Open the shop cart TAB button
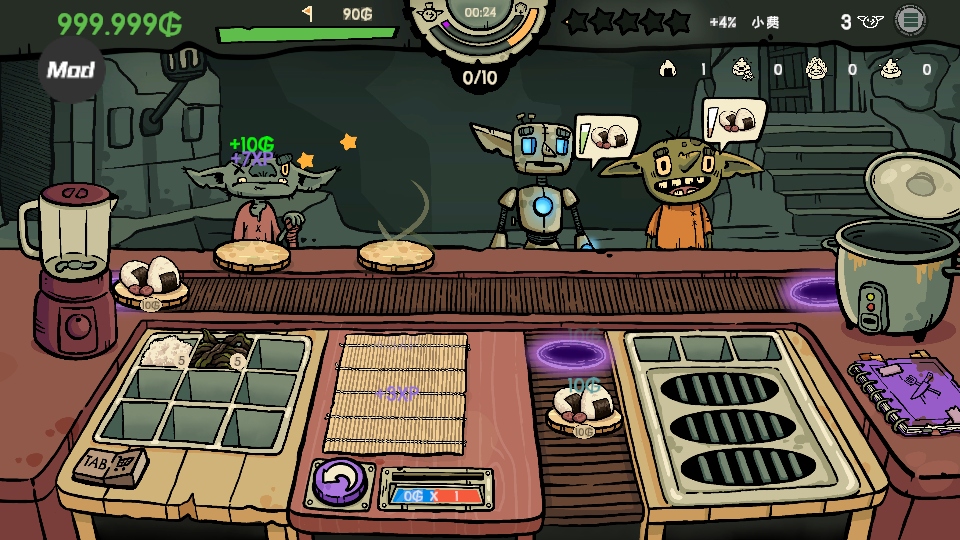This screenshot has height=540, width=960. [112, 464]
